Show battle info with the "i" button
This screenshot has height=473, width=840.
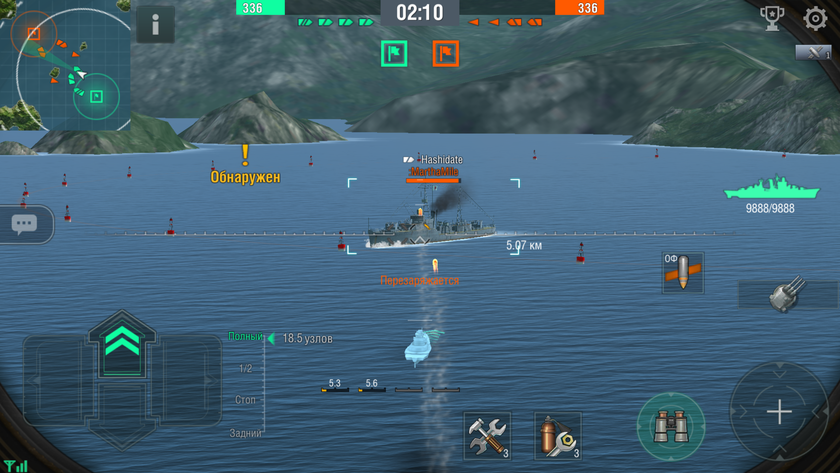[155, 26]
